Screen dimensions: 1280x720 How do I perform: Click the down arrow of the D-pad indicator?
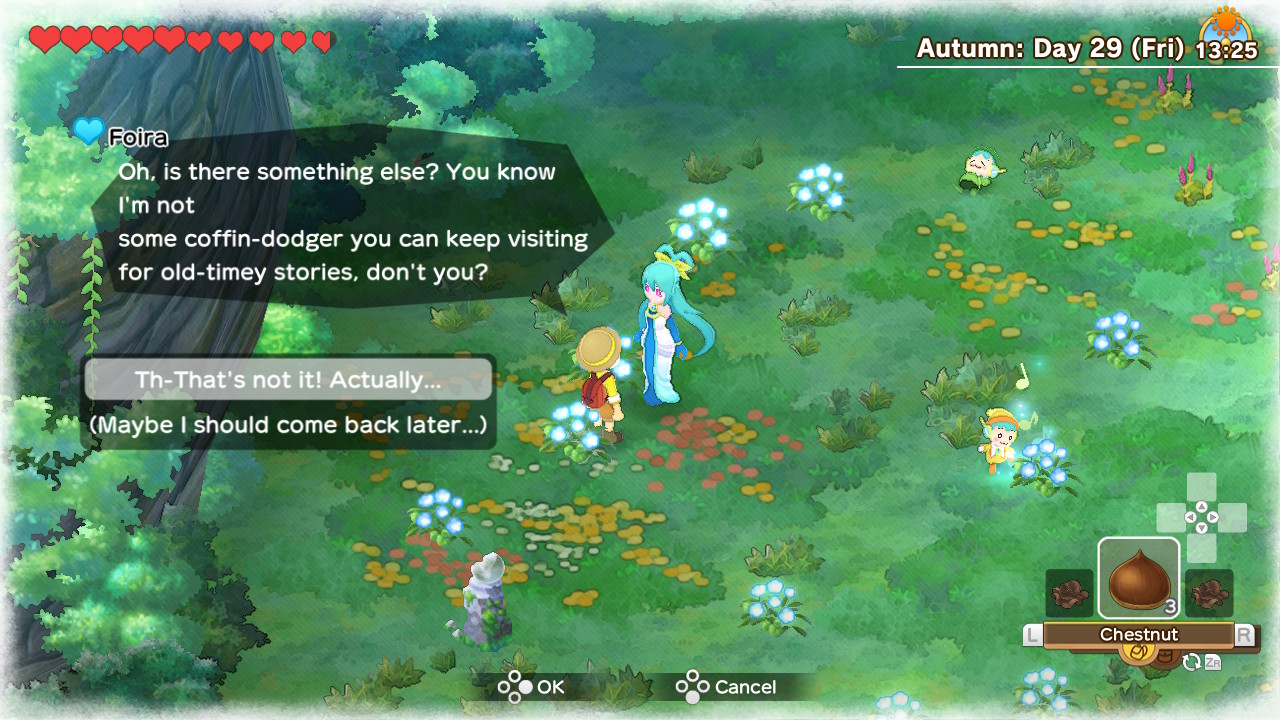(1202, 528)
